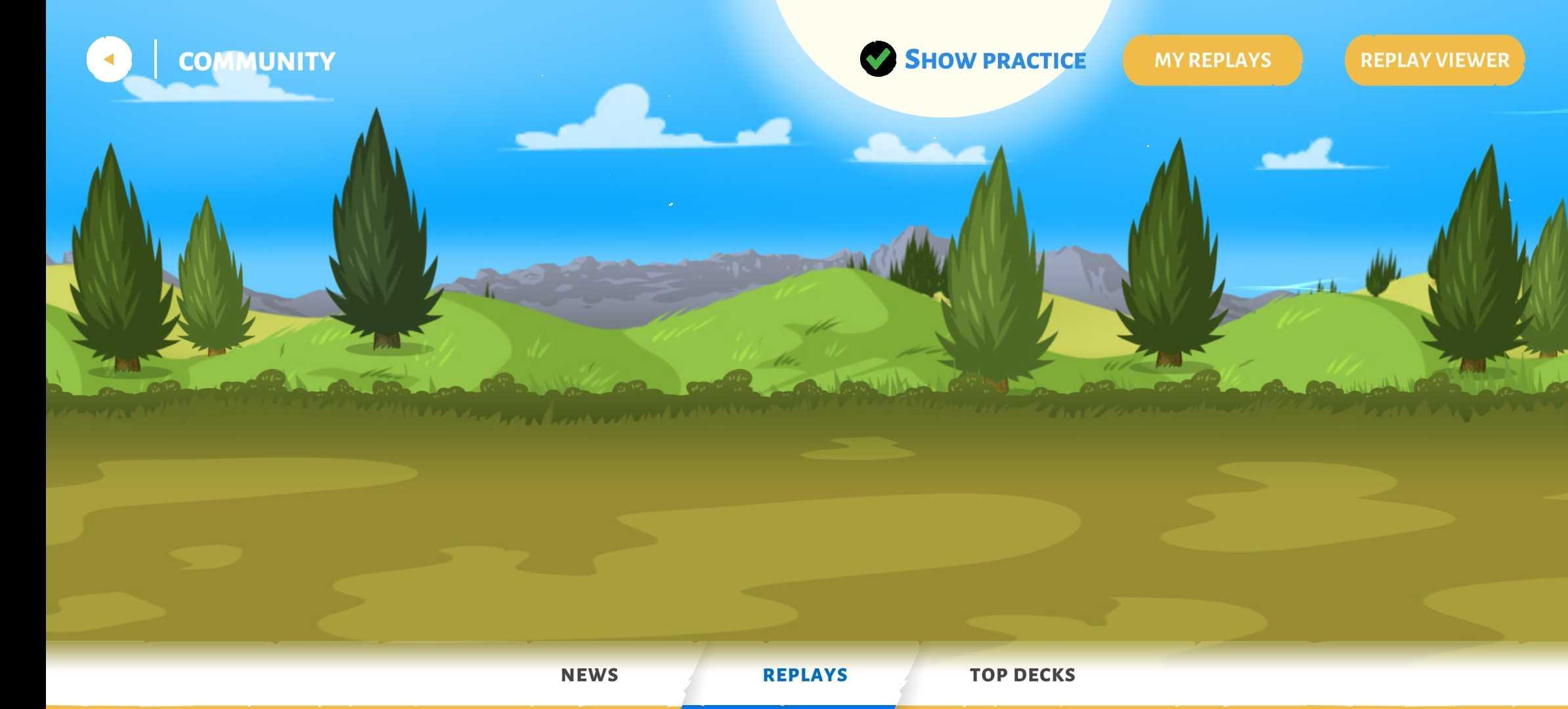Image resolution: width=1568 pixels, height=709 pixels.
Task: Show the Top Decks tab
Action: click(x=1022, y=675)
